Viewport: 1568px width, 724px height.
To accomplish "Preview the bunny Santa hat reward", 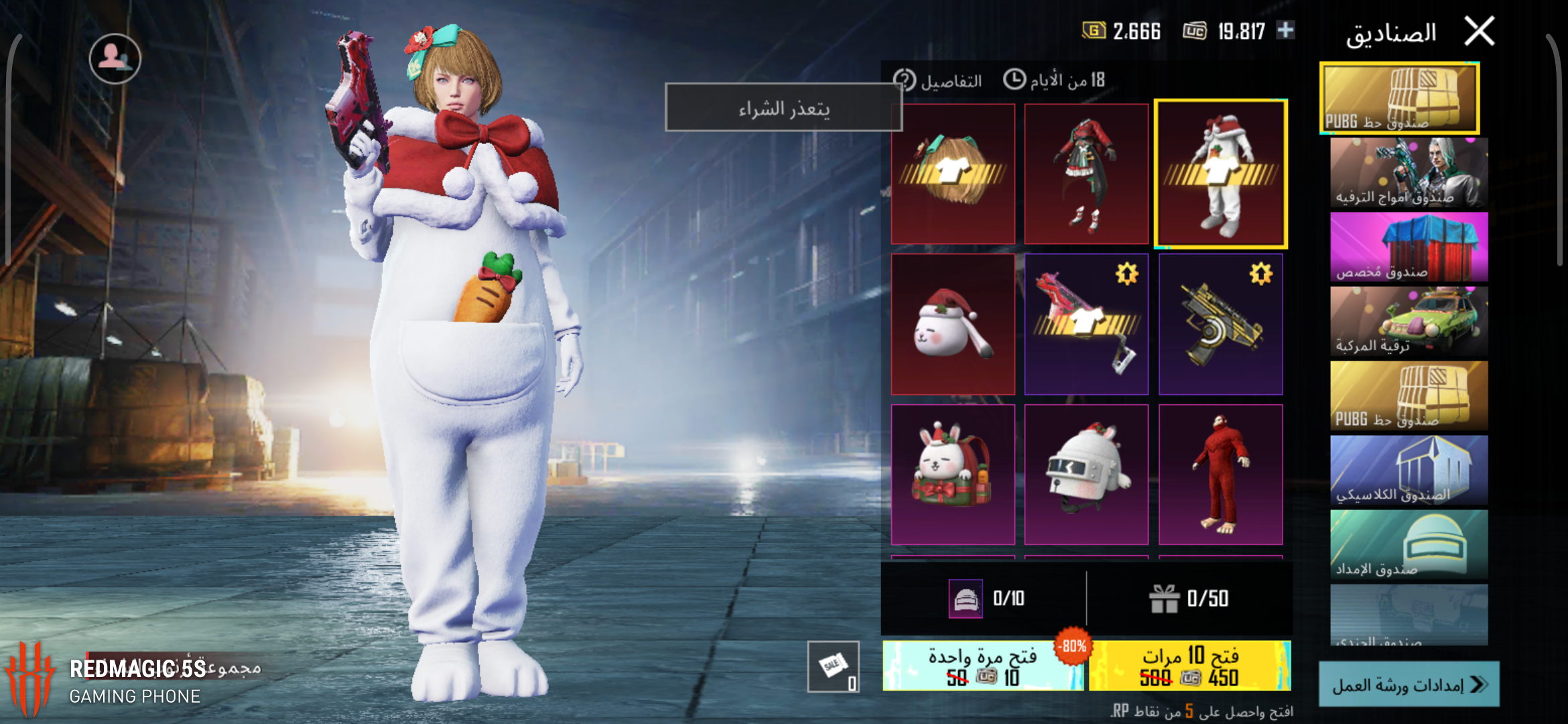I will [x=953, y=324].
